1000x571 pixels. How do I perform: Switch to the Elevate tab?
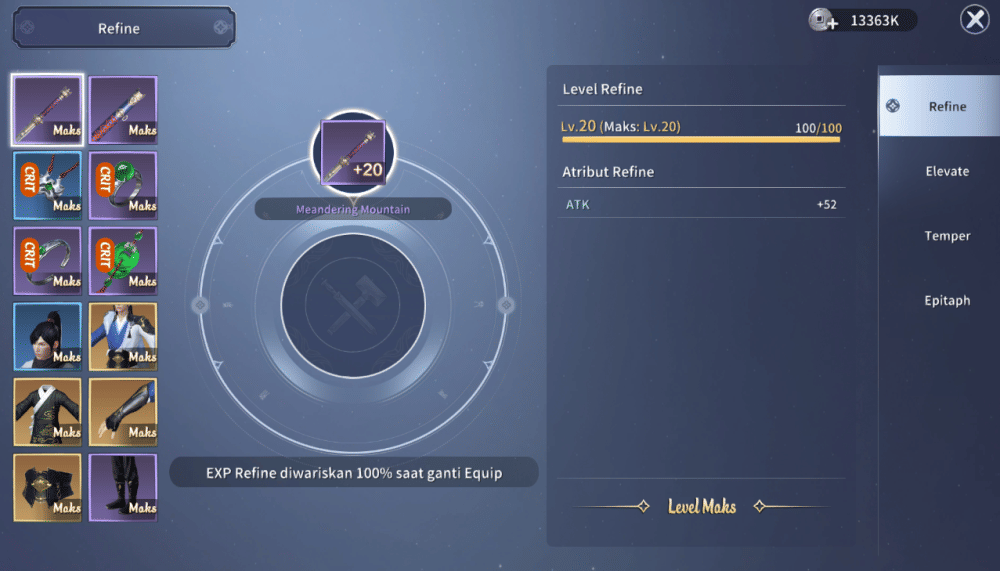(x=946, y=171)
